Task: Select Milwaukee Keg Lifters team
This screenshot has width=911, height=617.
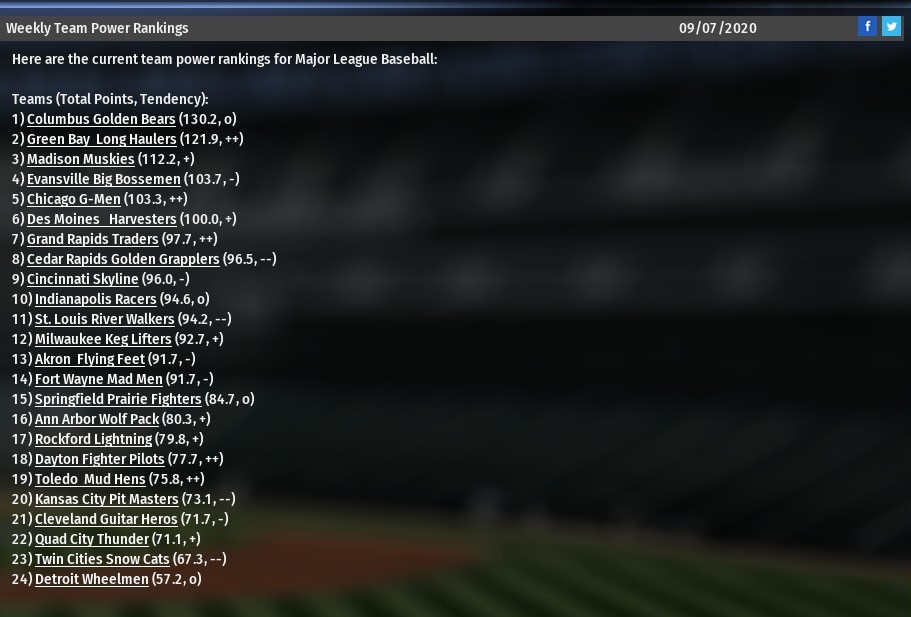Action: [x=103, y=339]
